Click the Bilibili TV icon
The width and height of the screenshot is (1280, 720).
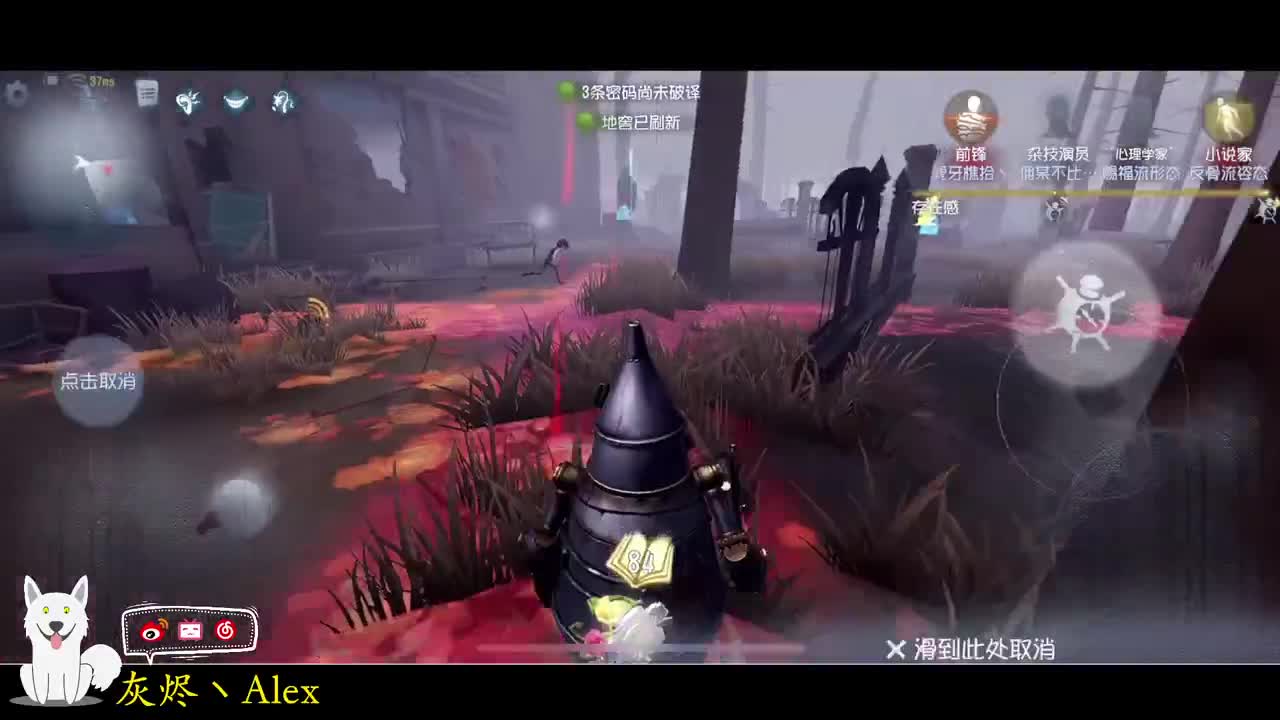pyautogui.click(x=190, y=630)
